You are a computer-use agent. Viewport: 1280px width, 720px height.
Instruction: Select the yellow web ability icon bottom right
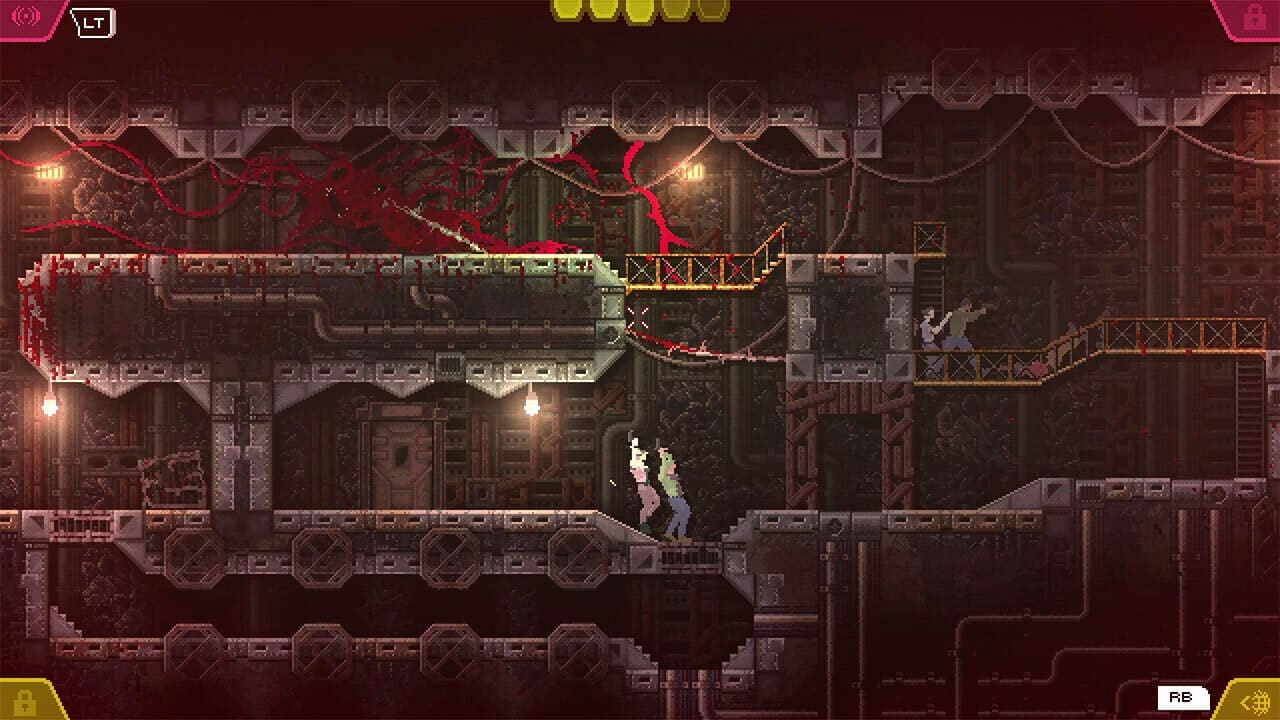click(x=1252, y=701)
